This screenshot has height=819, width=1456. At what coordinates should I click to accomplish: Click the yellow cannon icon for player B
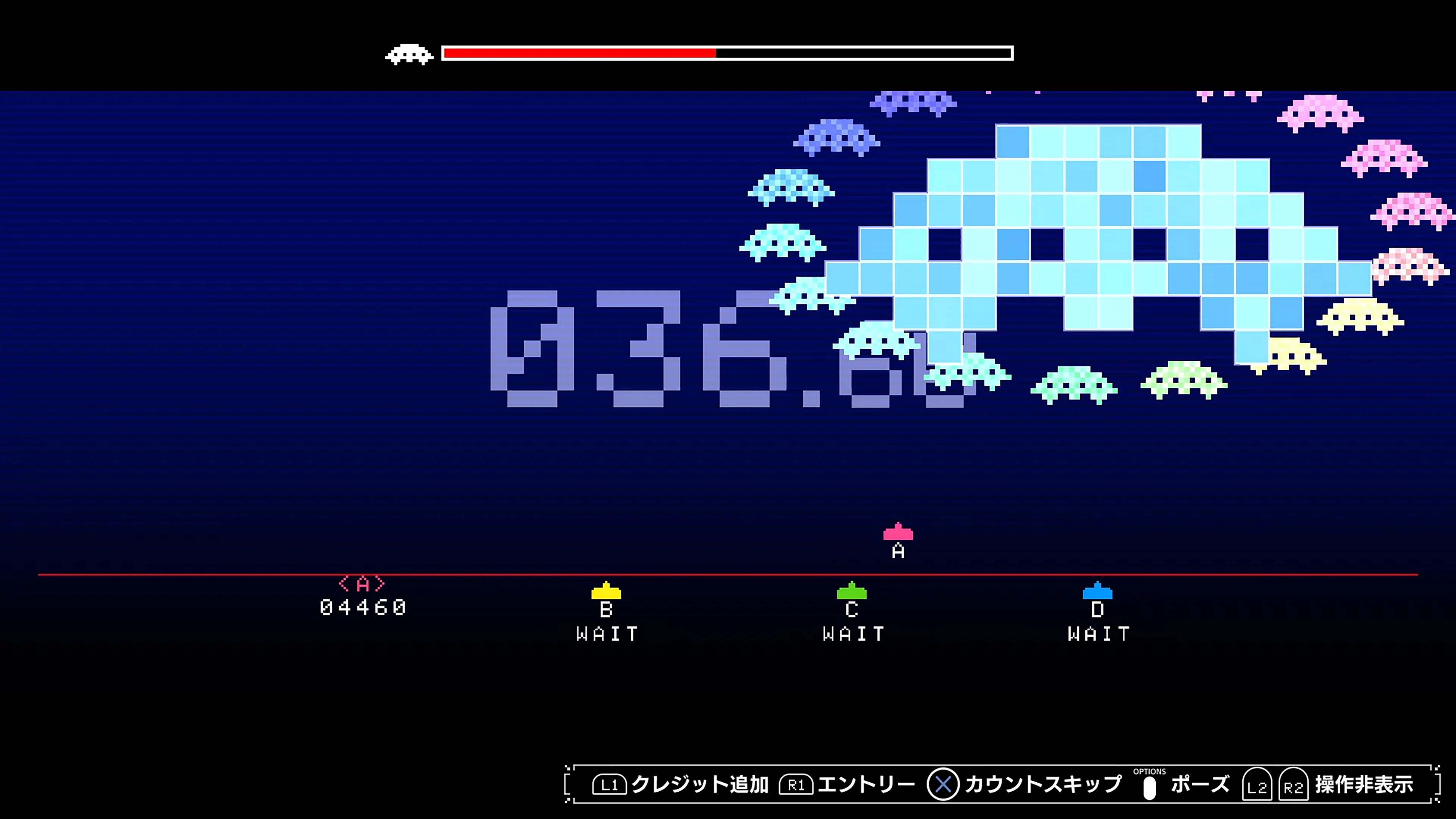(x=607, y=592)
